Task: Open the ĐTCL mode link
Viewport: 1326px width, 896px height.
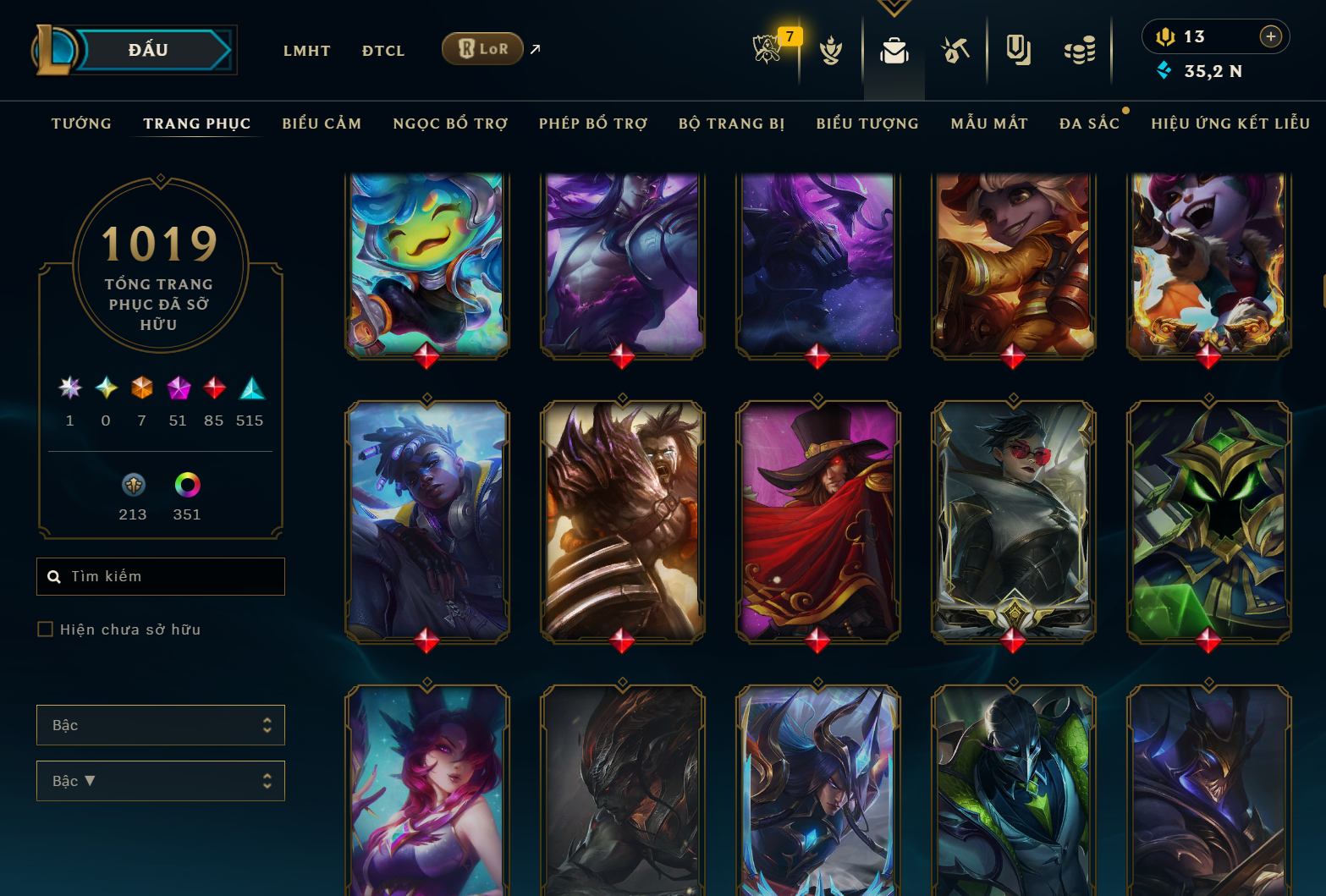Action: (x=383, y=51)
